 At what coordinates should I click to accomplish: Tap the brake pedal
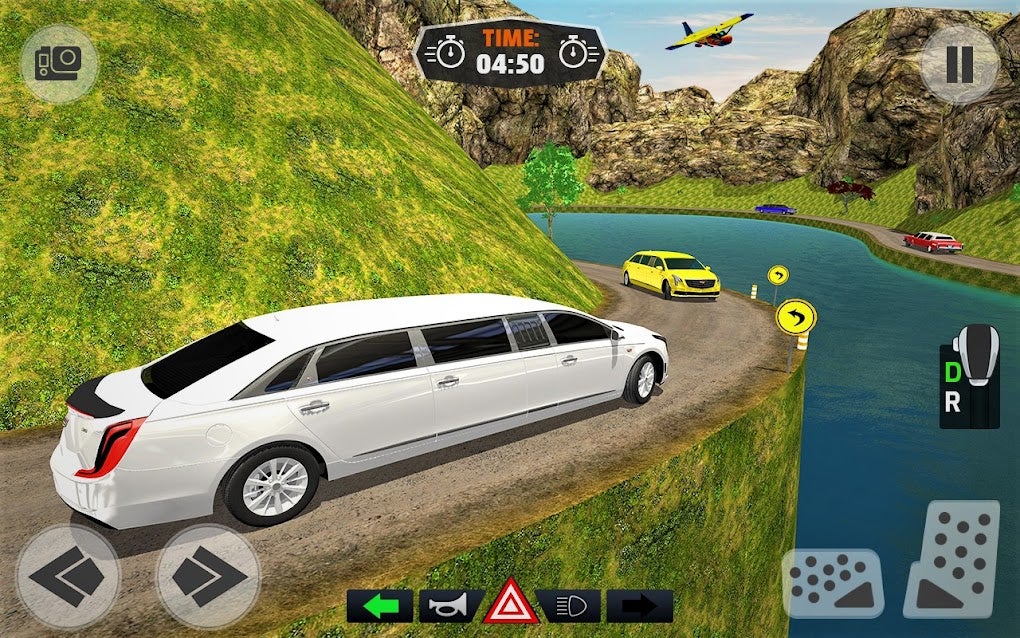(x=833, y=582)
